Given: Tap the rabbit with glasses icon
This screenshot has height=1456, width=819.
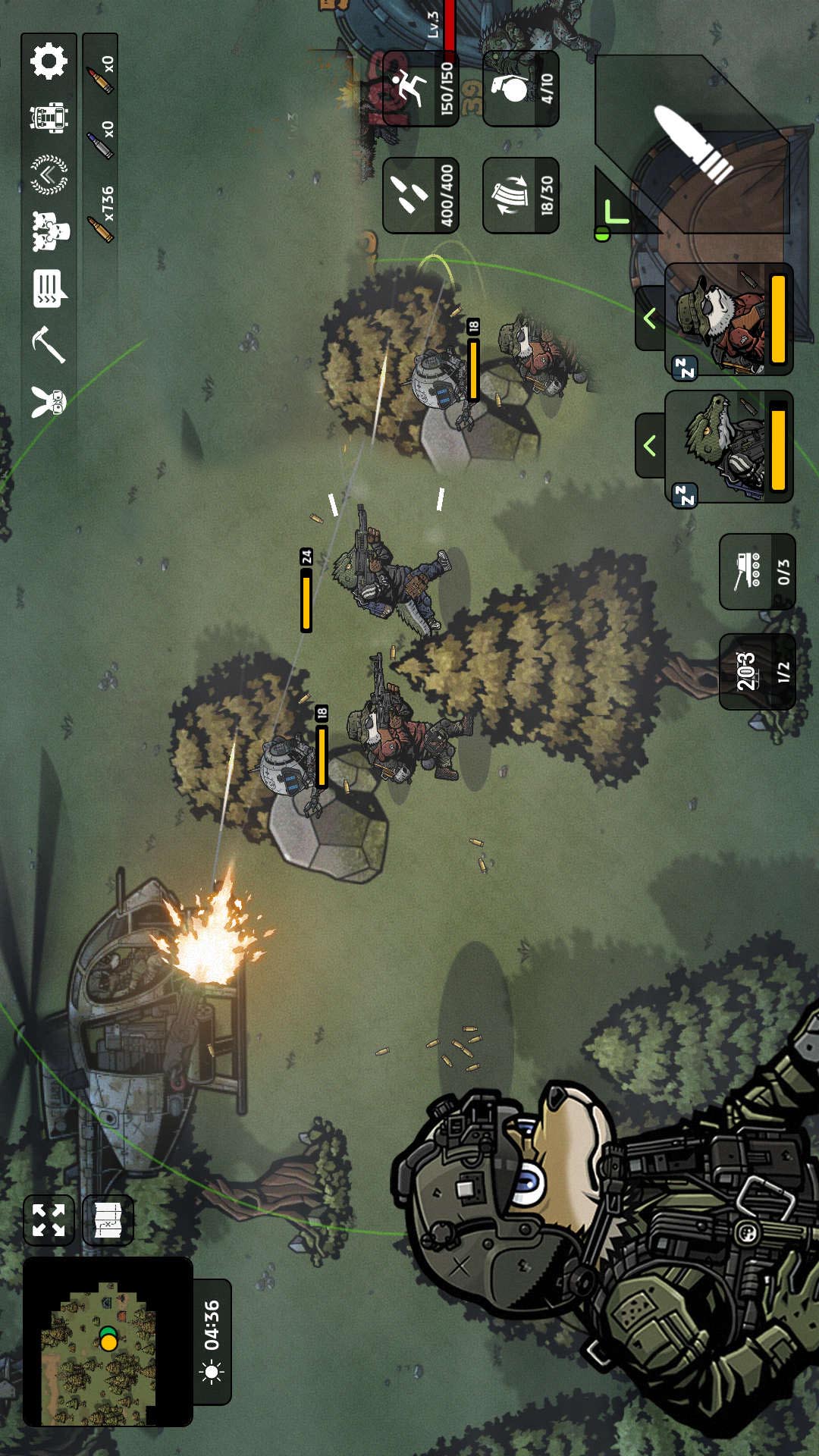Looking at the screenshot, I should pos(49,400).
